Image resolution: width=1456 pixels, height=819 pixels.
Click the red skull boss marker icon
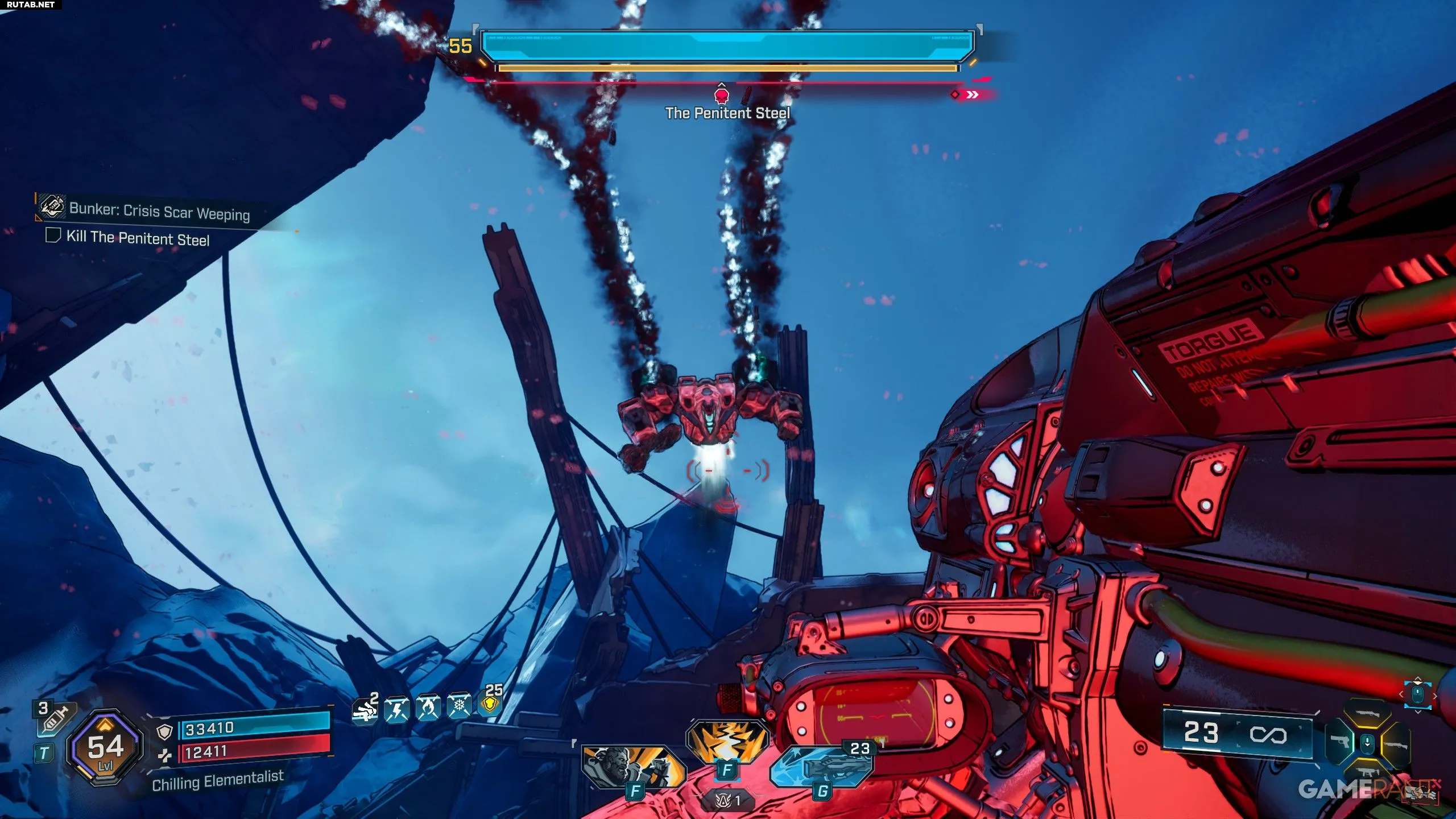(x=722, y=94)
